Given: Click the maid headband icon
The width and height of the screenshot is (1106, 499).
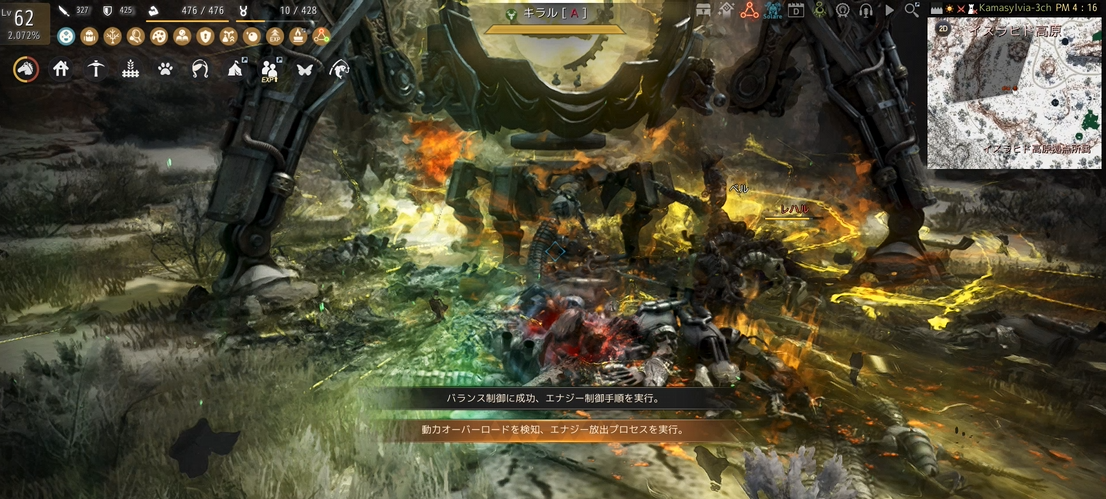Looking at the screenshot, I should [200, 69].
